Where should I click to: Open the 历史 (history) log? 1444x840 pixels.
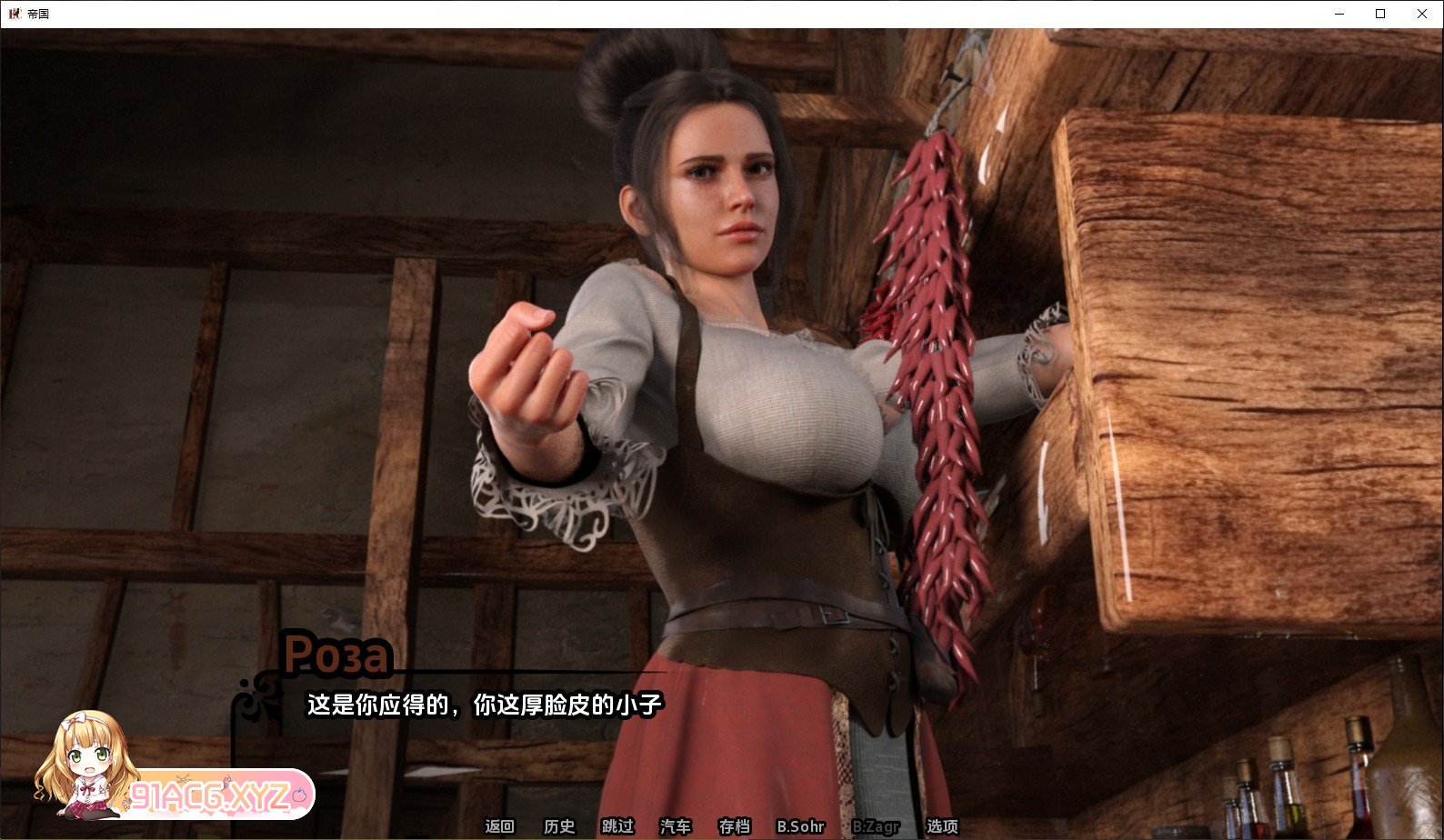(x=559, y=826)
